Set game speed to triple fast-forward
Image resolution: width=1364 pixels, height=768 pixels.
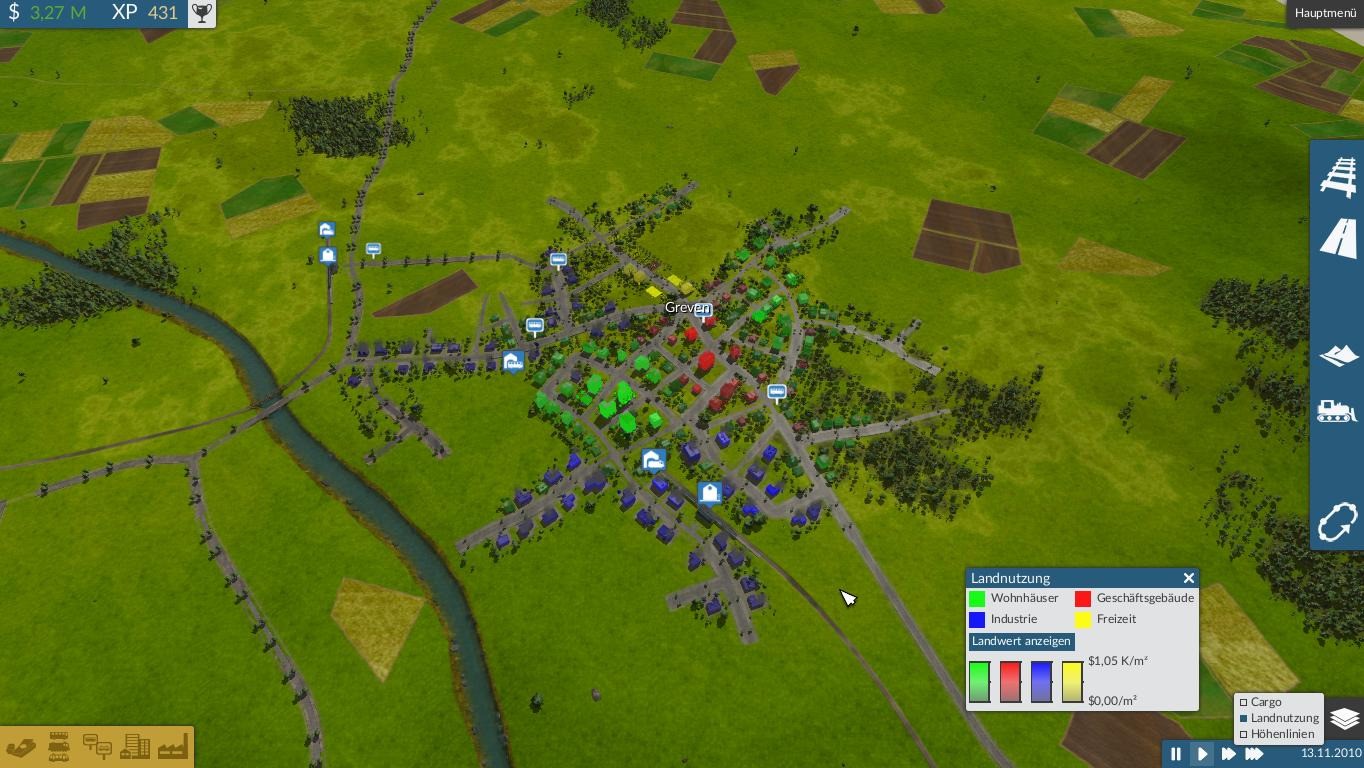tap(1254, 754)
